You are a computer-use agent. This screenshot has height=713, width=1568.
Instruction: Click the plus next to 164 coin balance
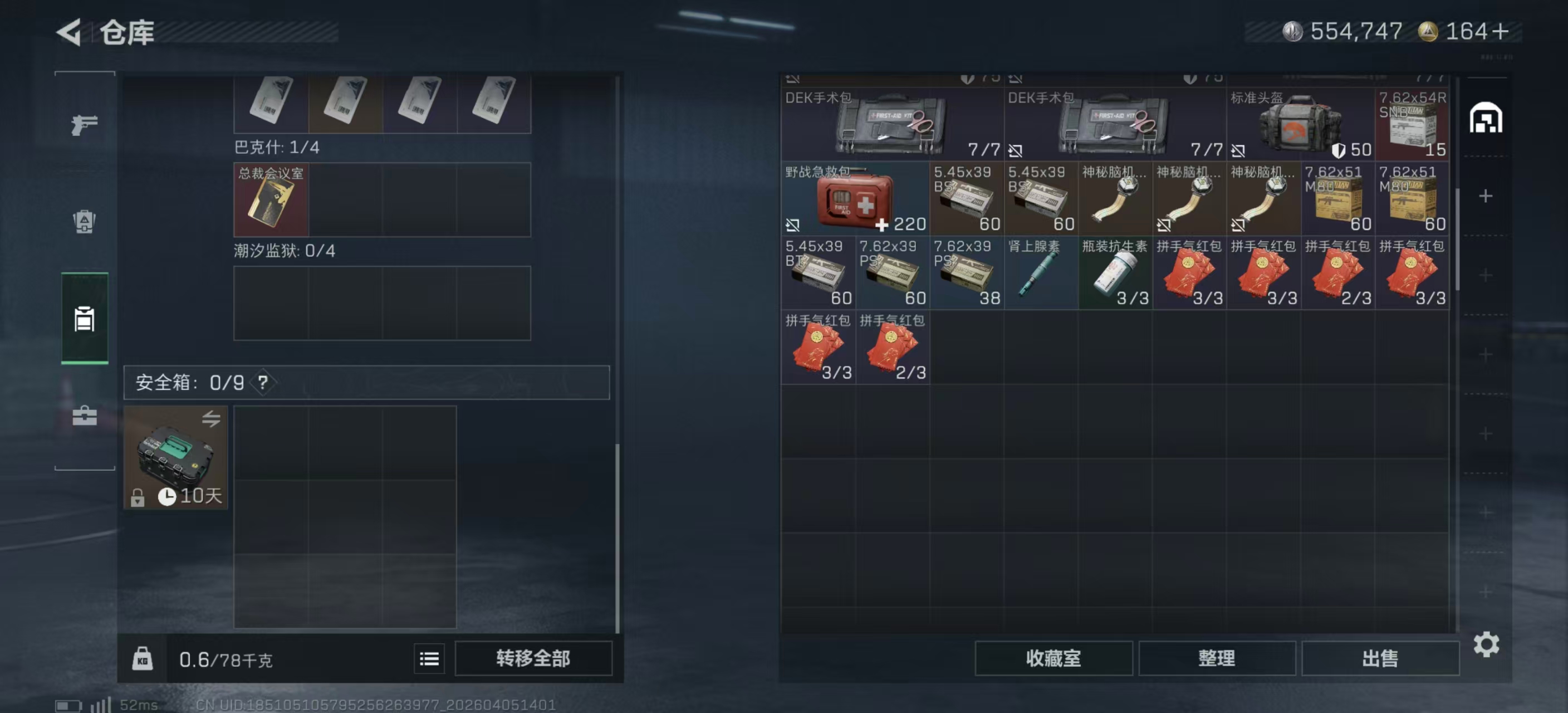[x=1502, y=31]
